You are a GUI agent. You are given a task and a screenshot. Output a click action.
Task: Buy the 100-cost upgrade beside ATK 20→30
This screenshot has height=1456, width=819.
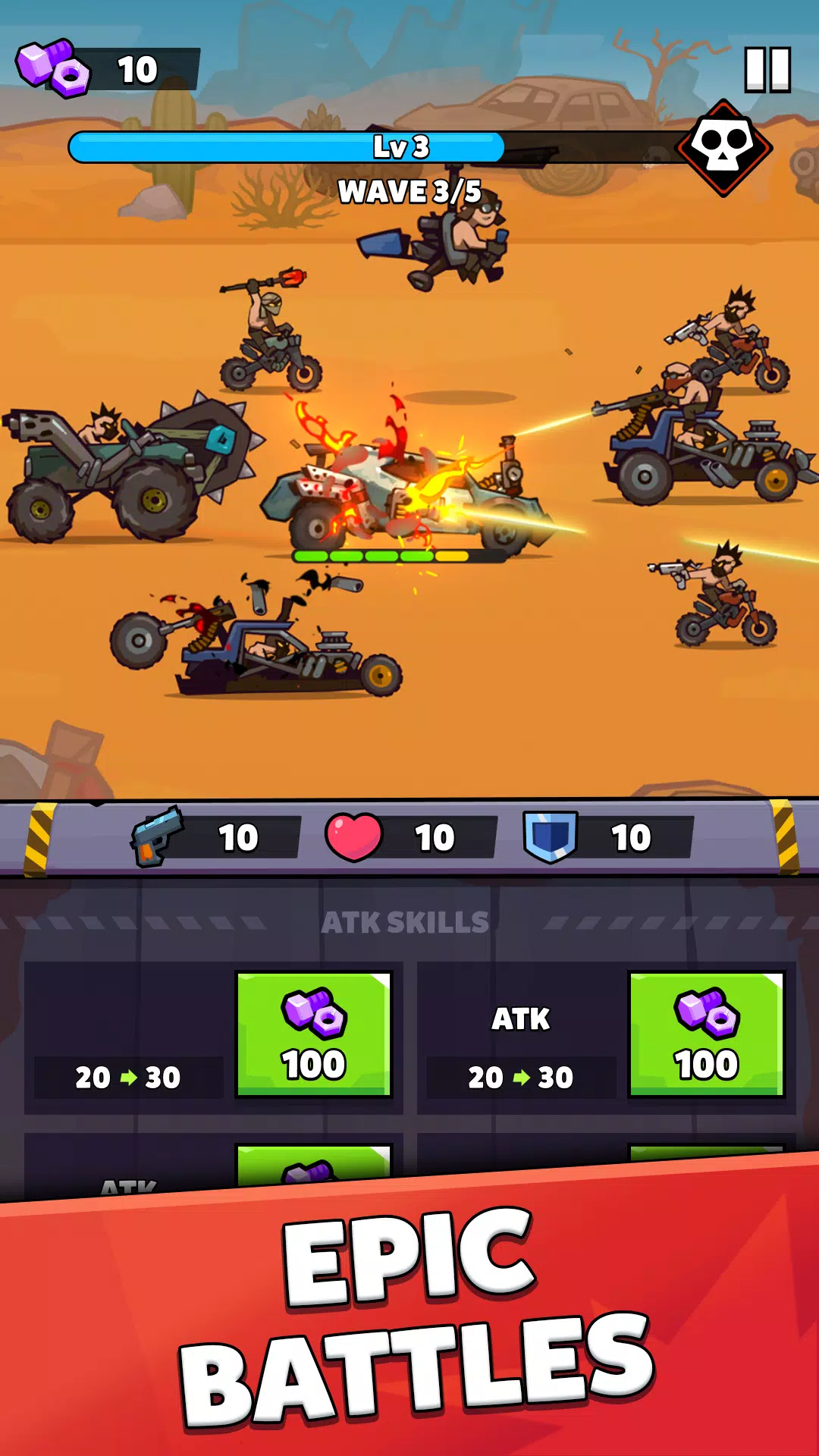tap(706, 1034)
